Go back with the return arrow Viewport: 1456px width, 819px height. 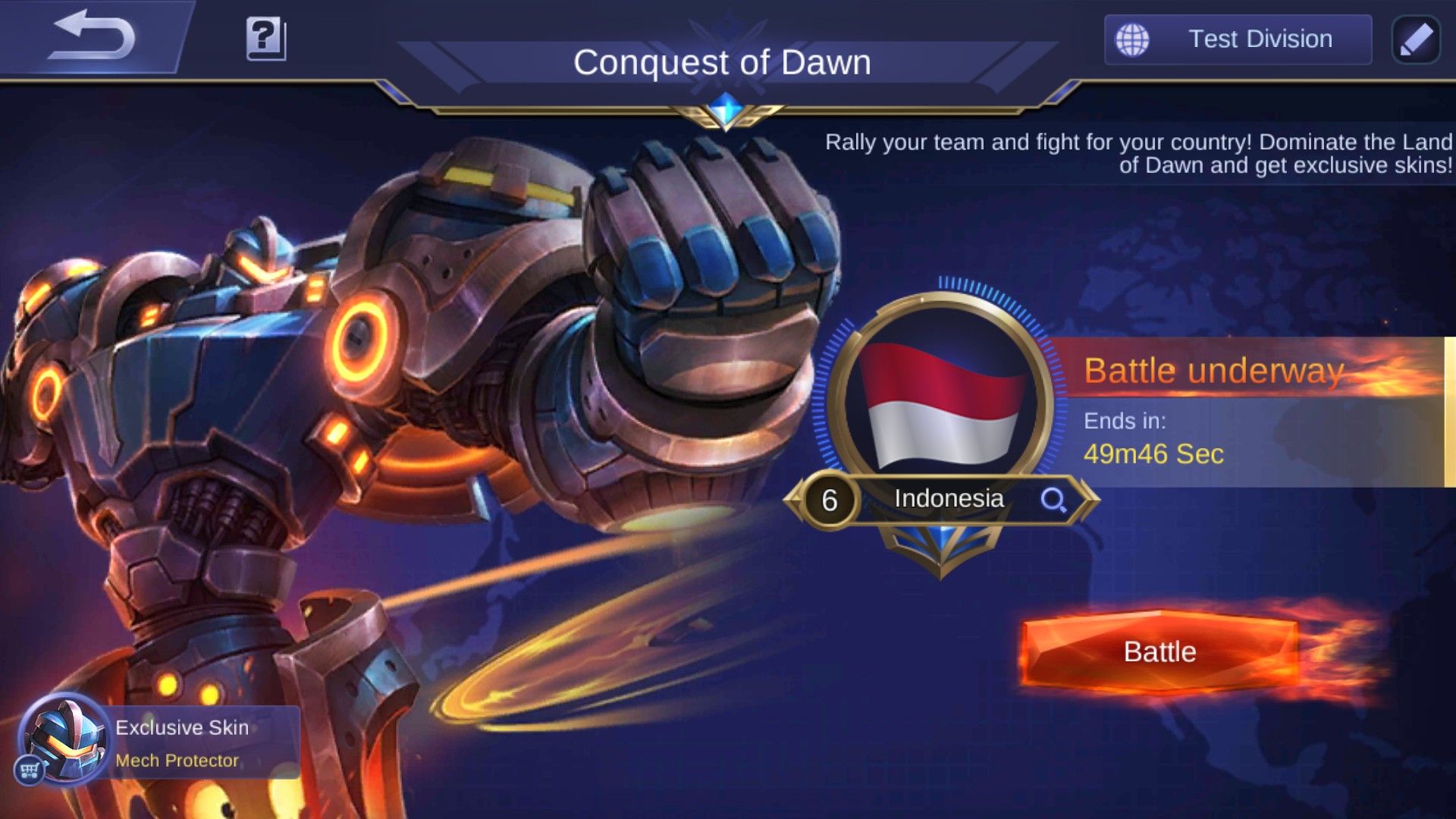[91, 36]
